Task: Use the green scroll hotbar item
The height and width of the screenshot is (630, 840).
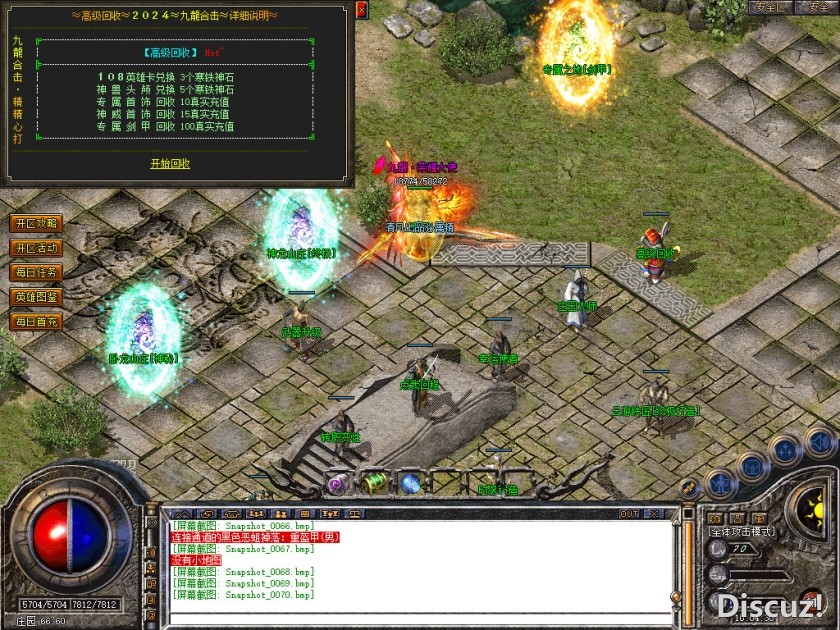Action: tap(375, 483)
